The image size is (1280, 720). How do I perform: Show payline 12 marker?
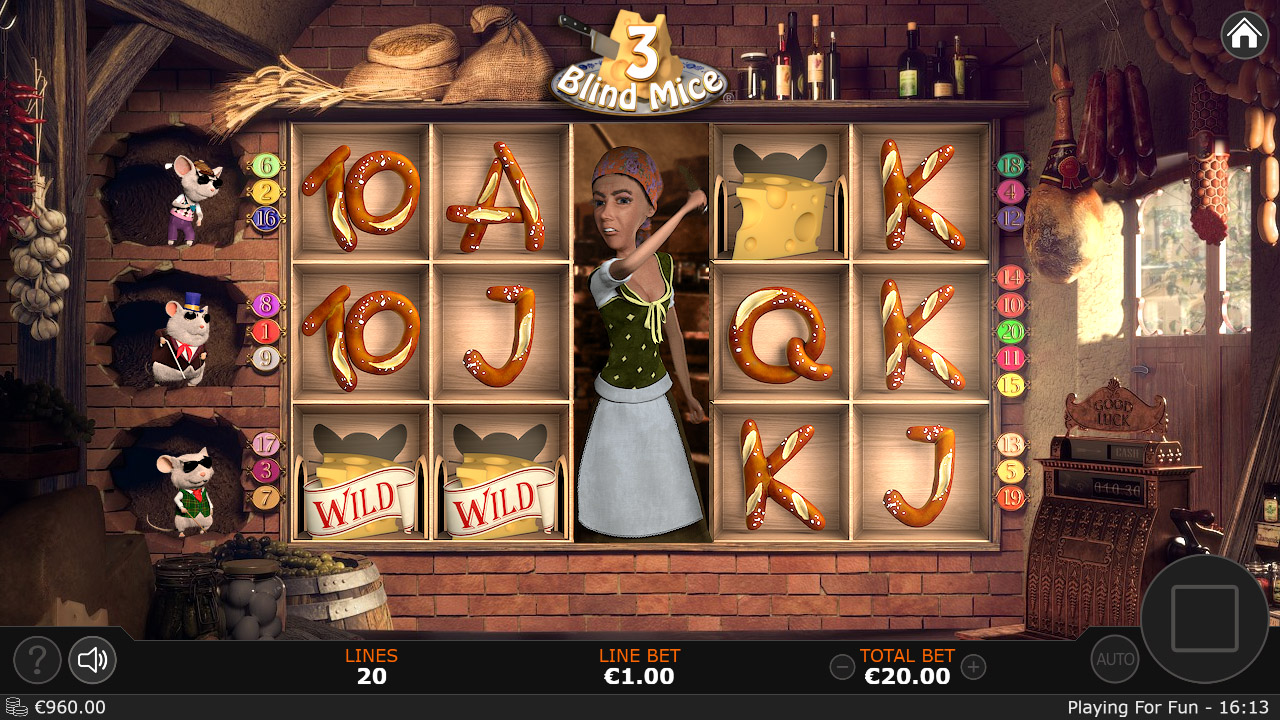click(x=1011, y=218)
